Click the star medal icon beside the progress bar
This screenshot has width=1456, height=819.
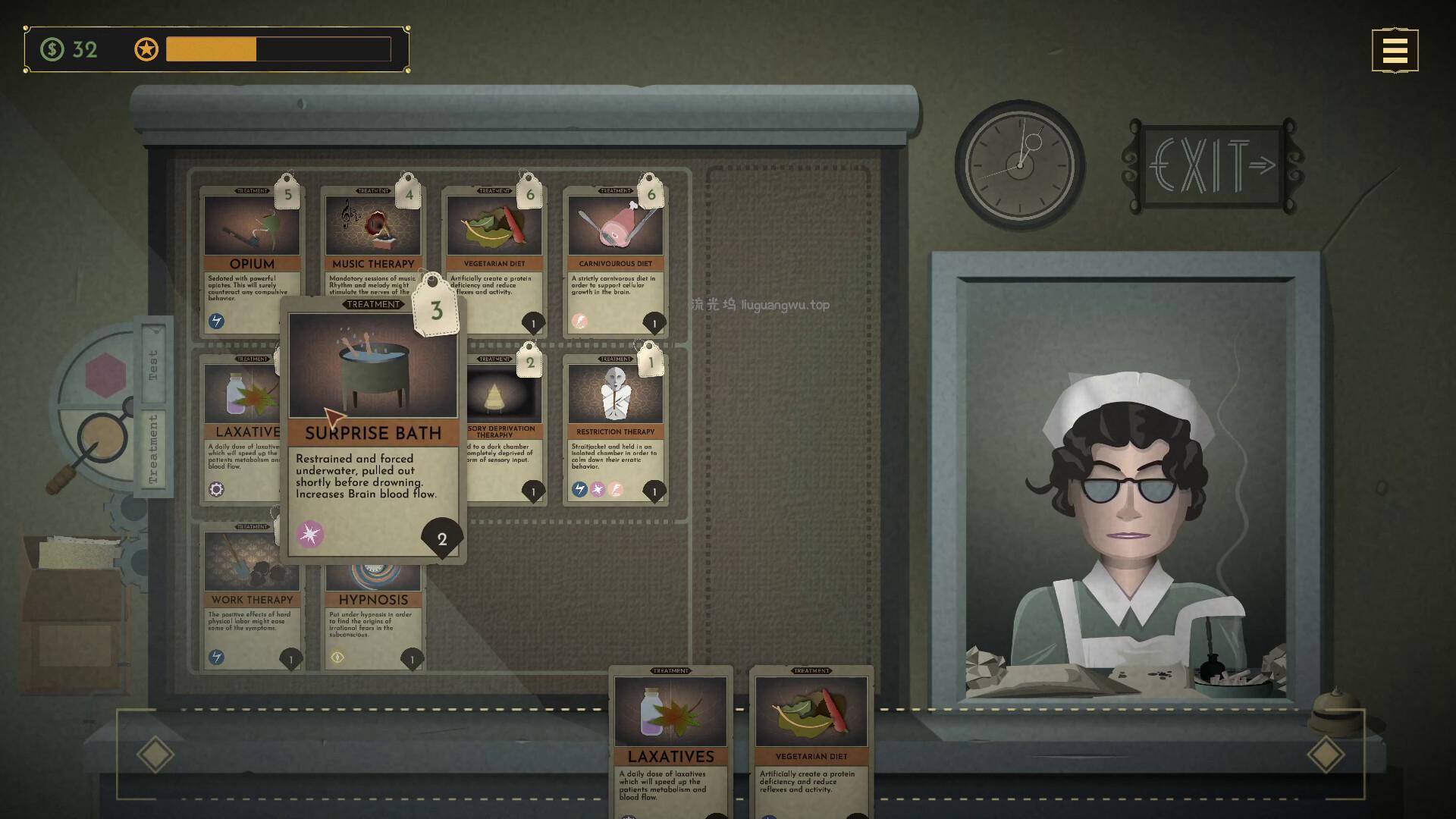(146, 49)
